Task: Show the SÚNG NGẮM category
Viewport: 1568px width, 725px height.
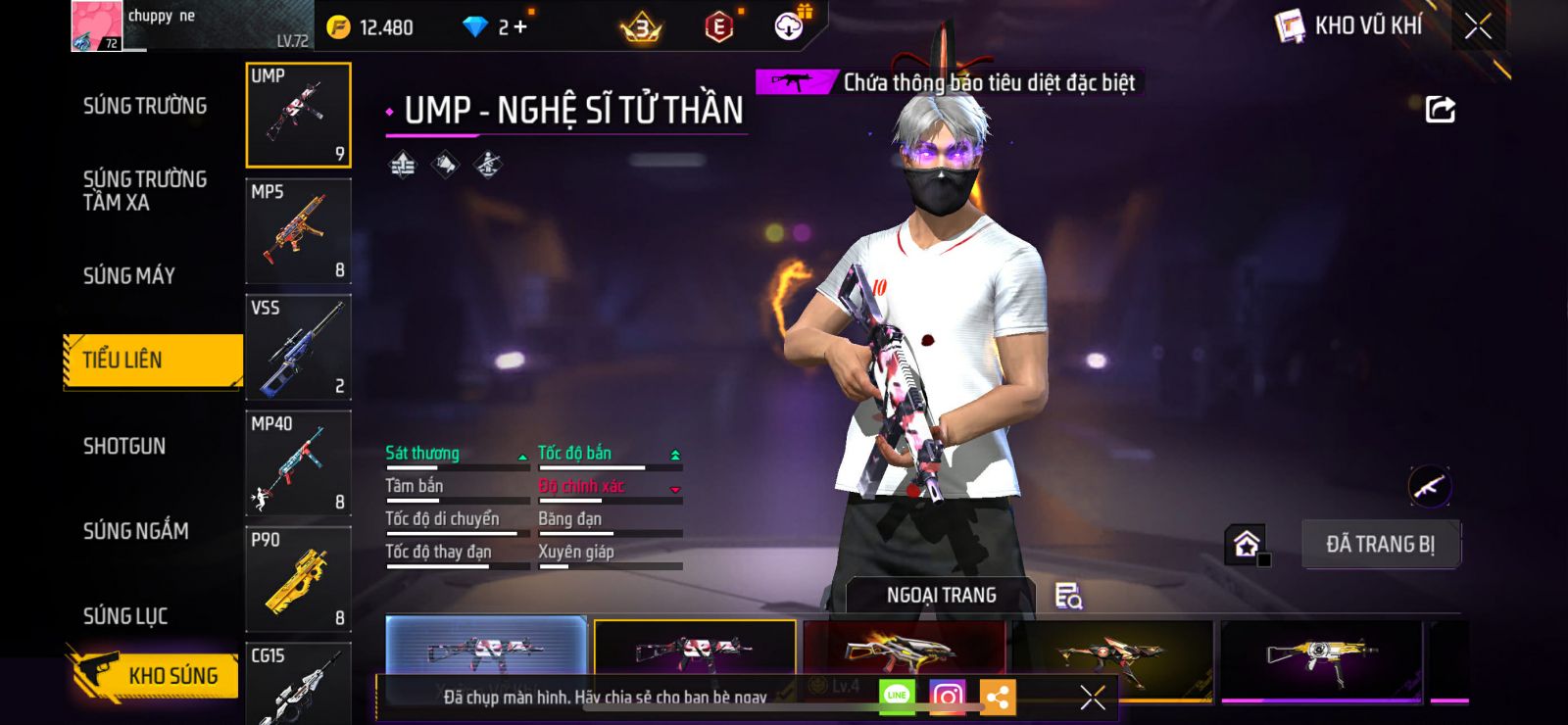Action: (136, 531)
